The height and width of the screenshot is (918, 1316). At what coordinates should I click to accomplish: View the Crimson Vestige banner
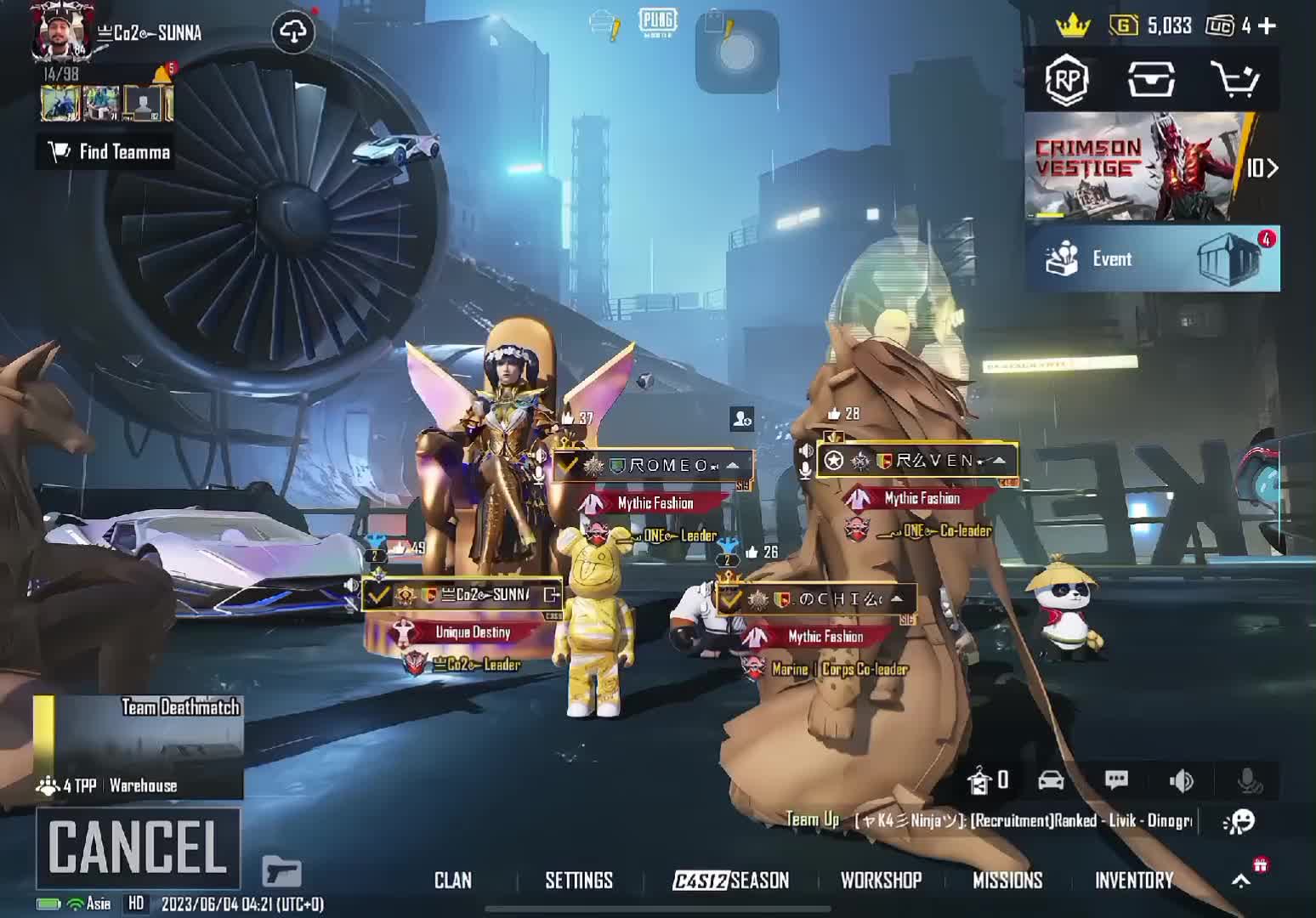(1139, 167)
